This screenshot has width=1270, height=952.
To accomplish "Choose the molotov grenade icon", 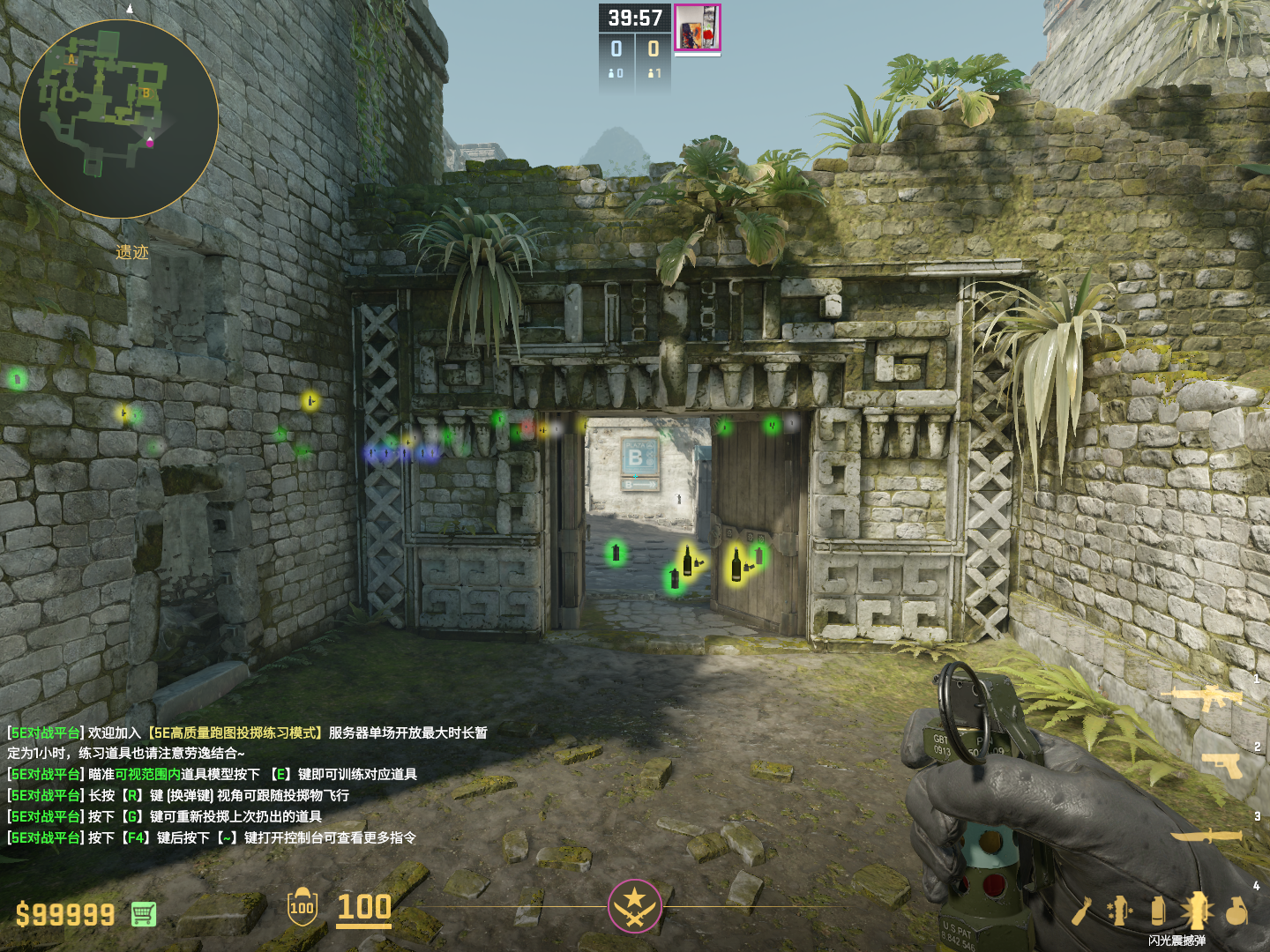I will point(1082,911).
